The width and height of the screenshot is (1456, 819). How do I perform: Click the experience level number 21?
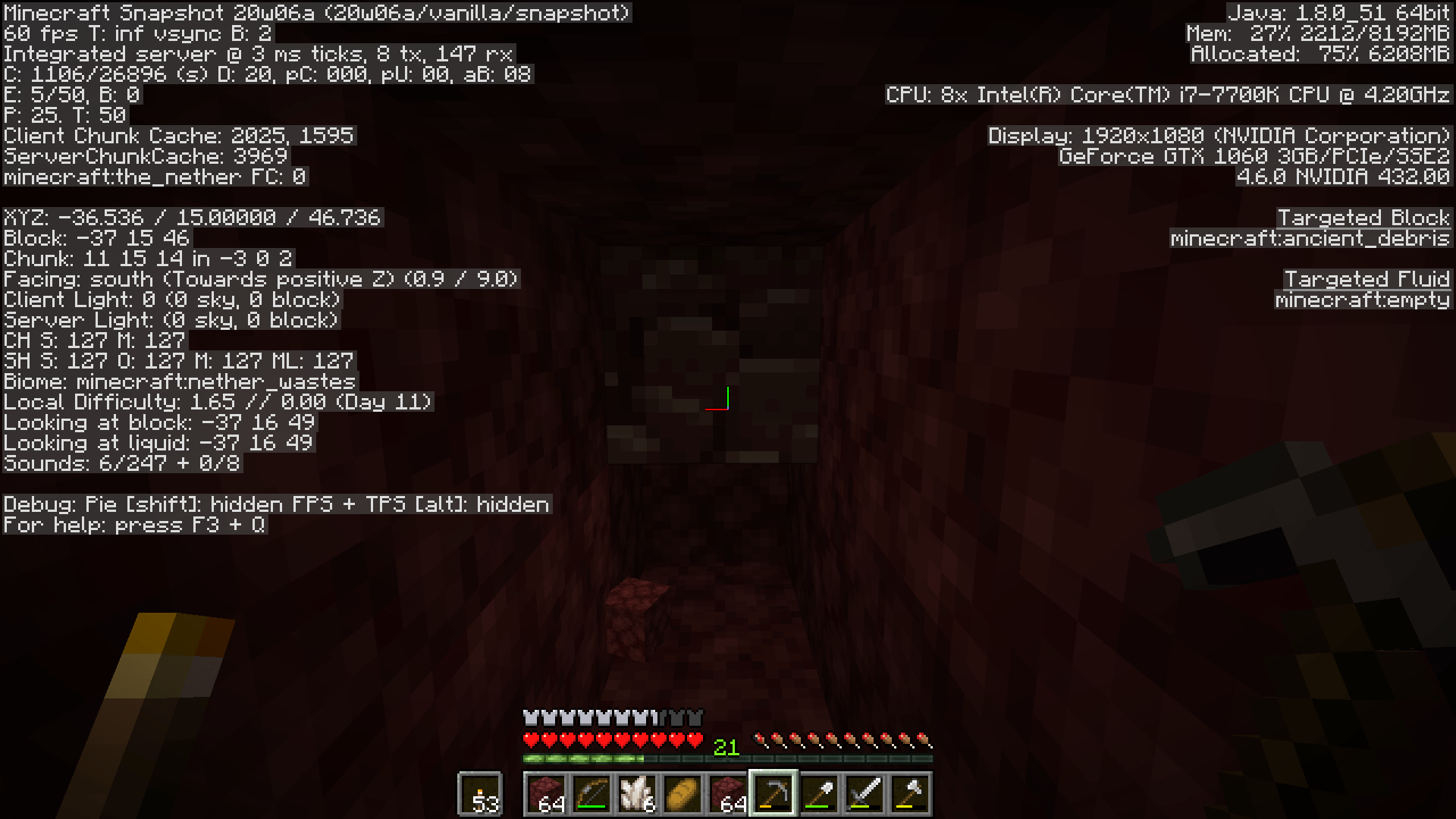tap(725, 746)
